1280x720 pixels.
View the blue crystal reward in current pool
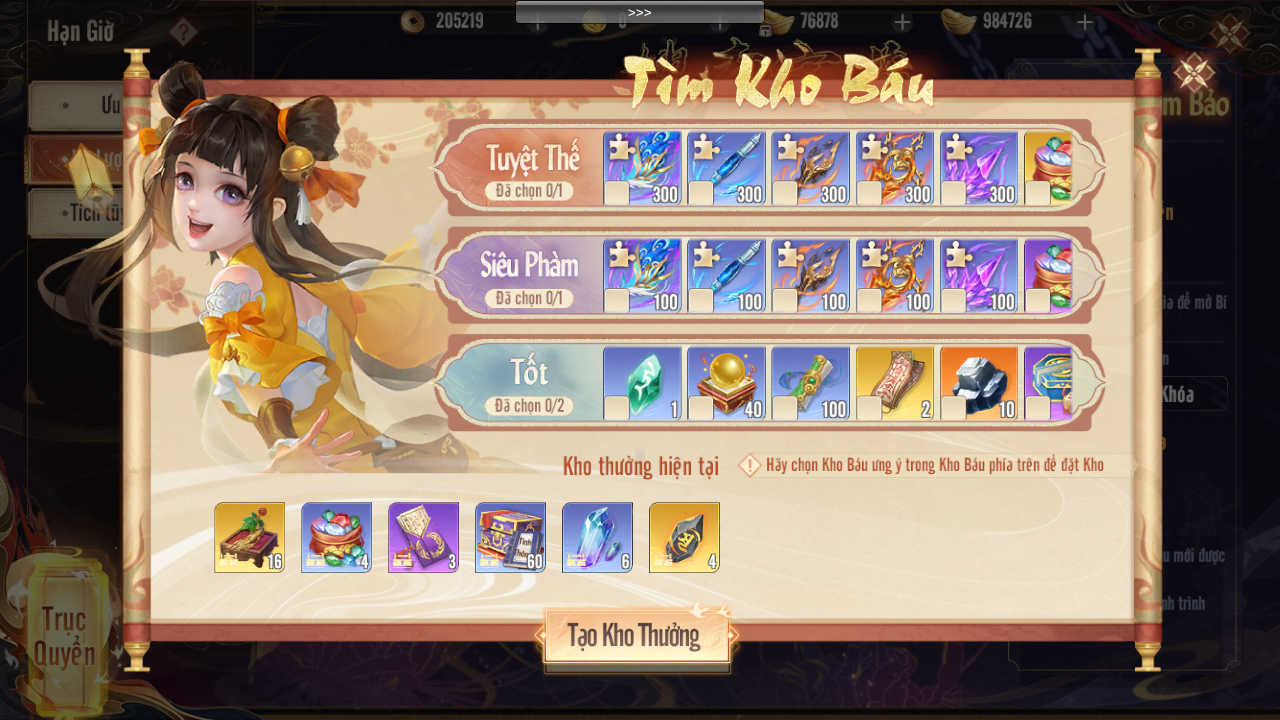pyautogui.click(x=597, y=537)
